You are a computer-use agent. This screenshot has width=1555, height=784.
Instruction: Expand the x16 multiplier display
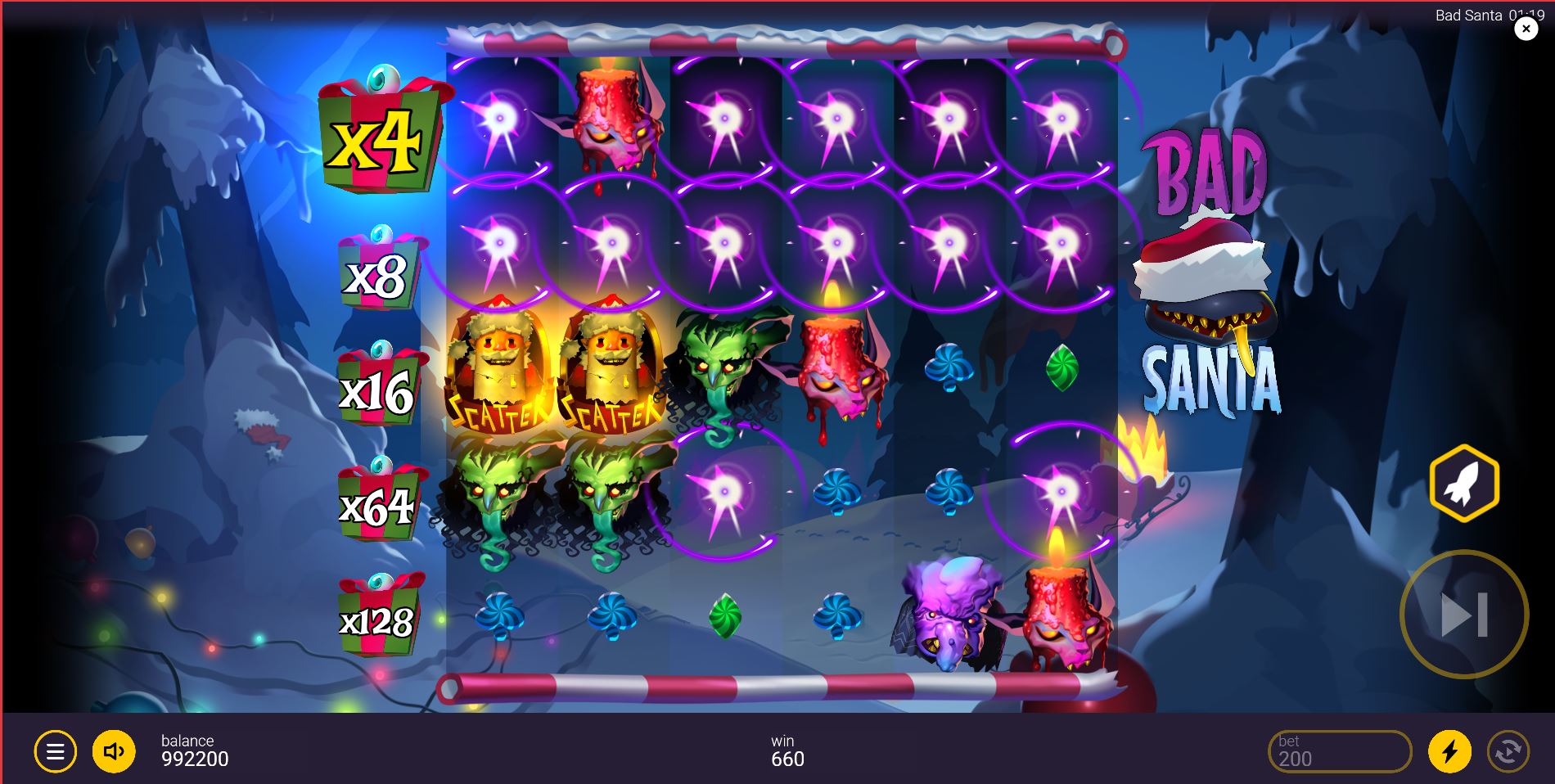click(376, 393)
